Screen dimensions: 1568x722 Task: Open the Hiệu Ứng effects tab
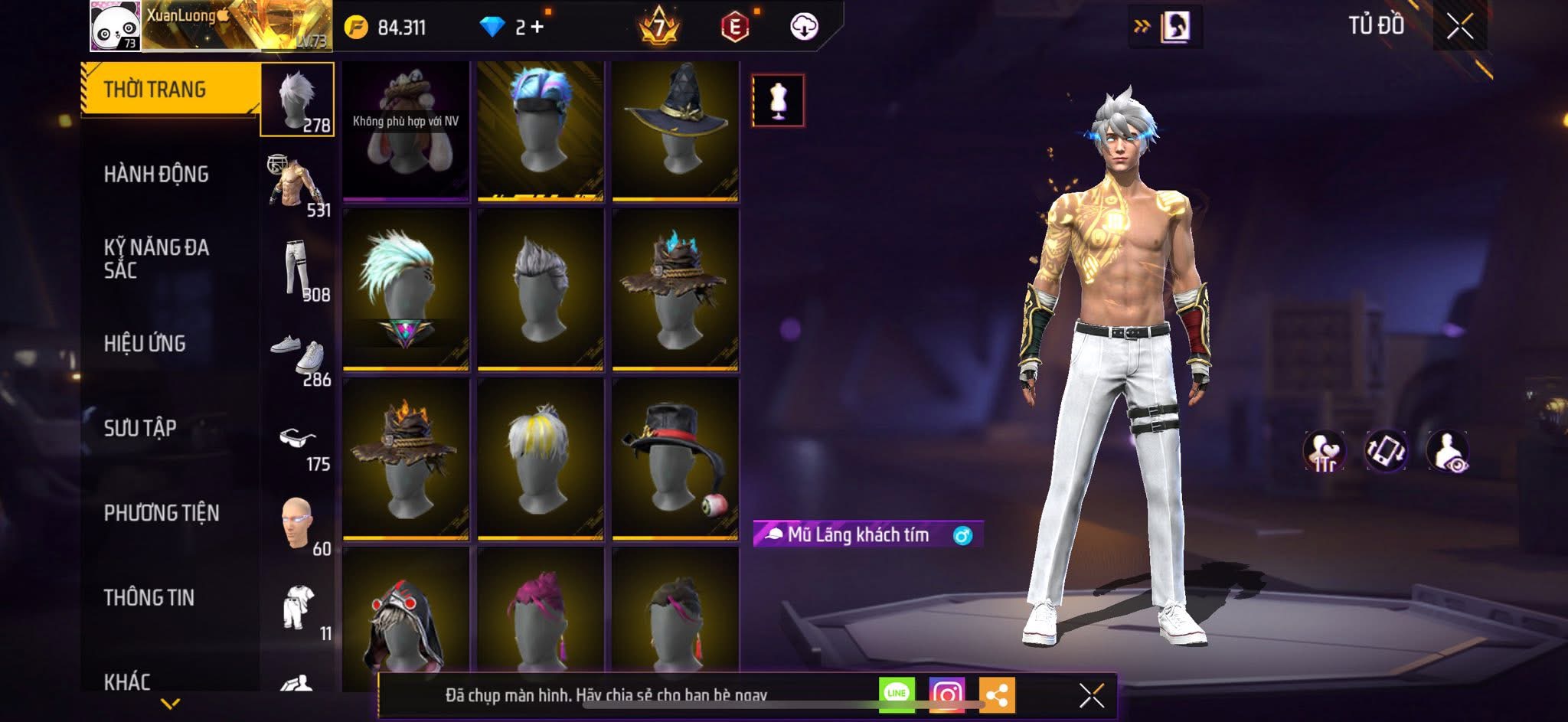pos(145,344)
